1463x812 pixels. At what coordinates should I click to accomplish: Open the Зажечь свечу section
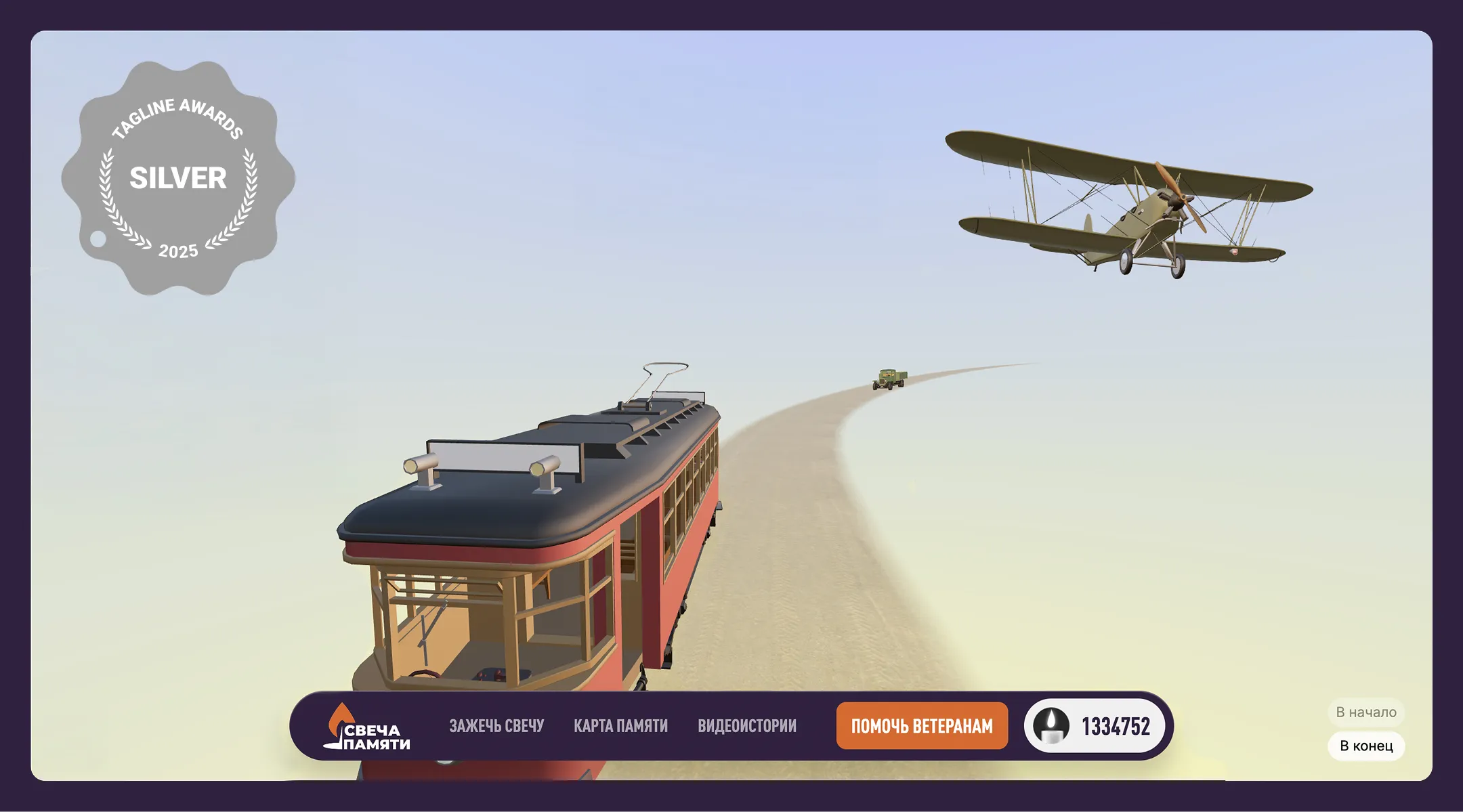[x=496, y=726]
